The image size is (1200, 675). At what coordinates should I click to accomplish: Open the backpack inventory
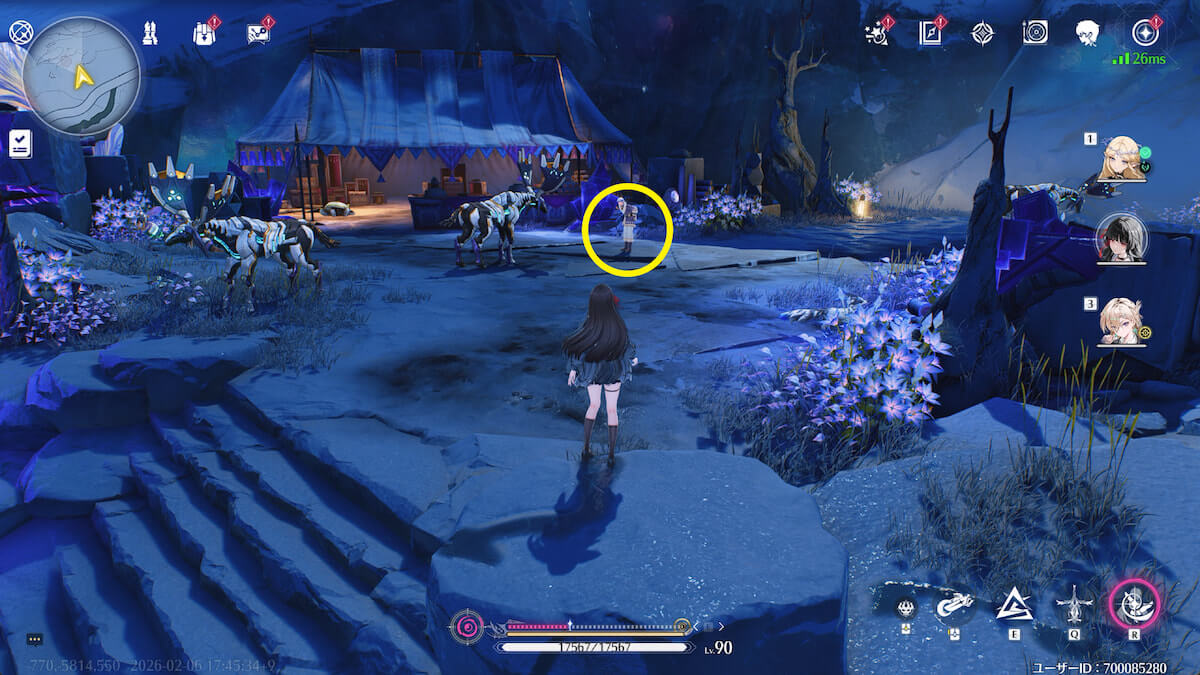pos(204,33)
